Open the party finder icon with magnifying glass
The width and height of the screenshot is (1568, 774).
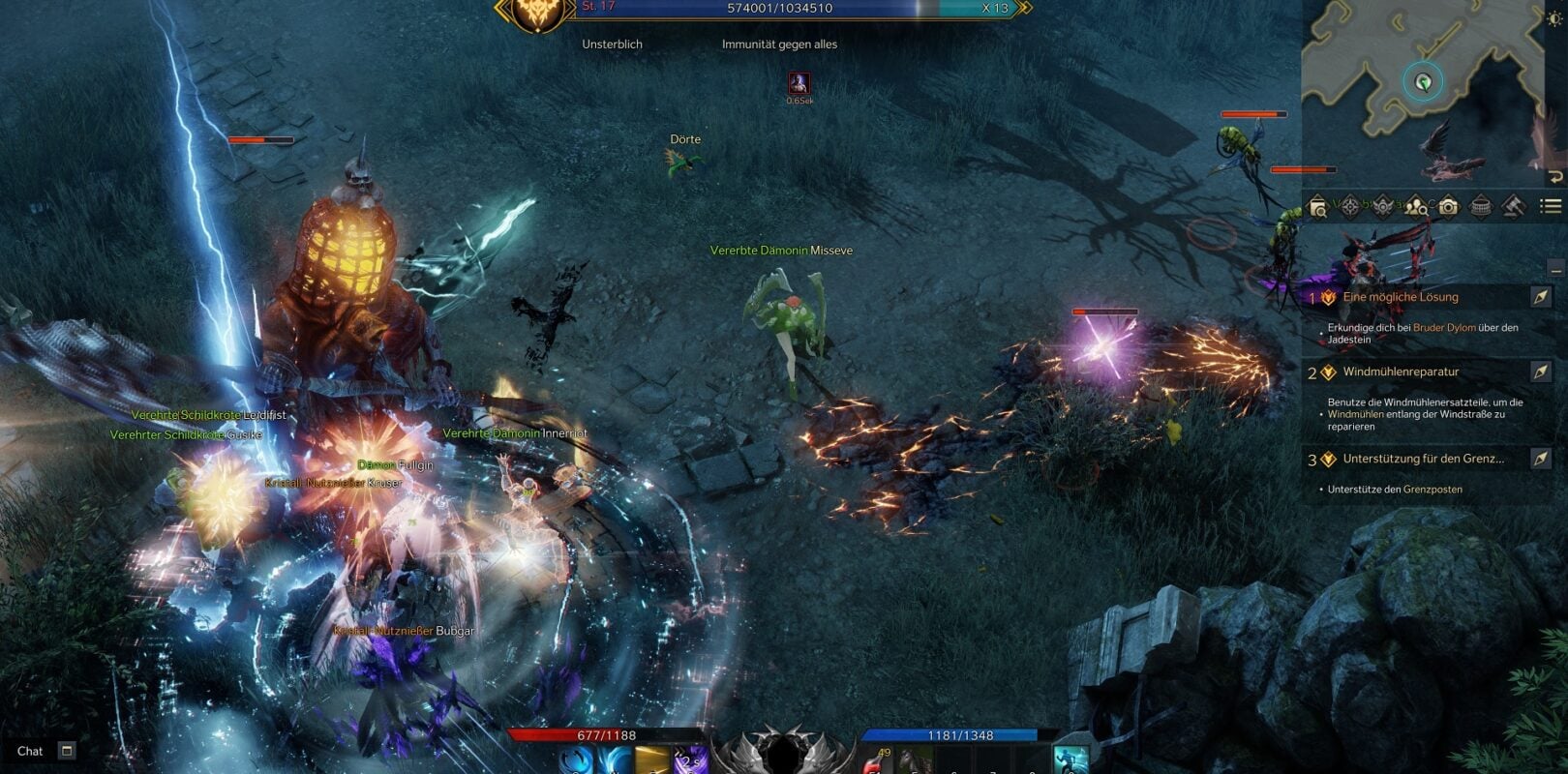pos(1416,206)
